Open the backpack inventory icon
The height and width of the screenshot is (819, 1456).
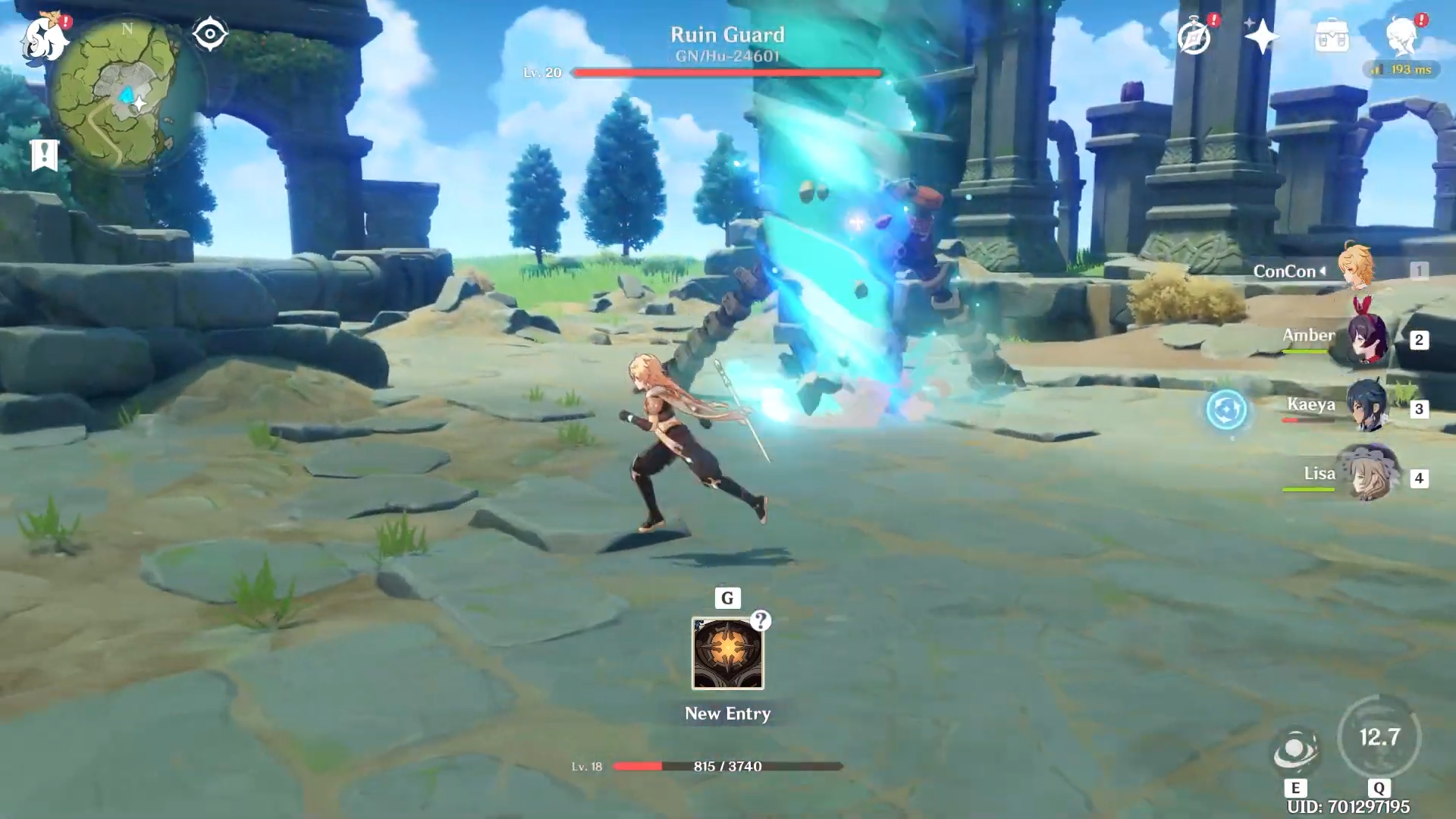tap(1332, 37)
